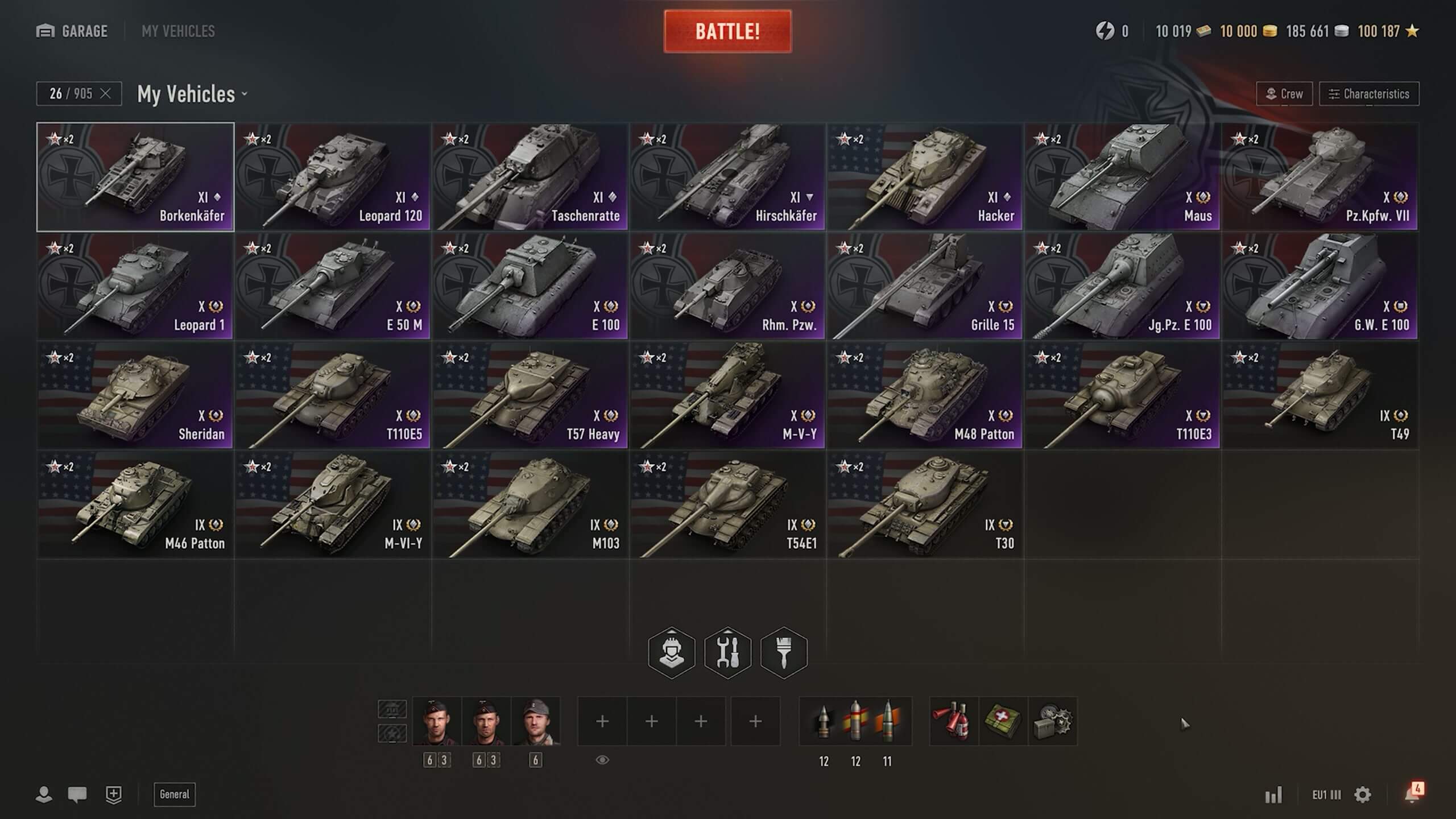Open the General chat channel
Viewport: 1456px width, 819px height.
point(174,795)
